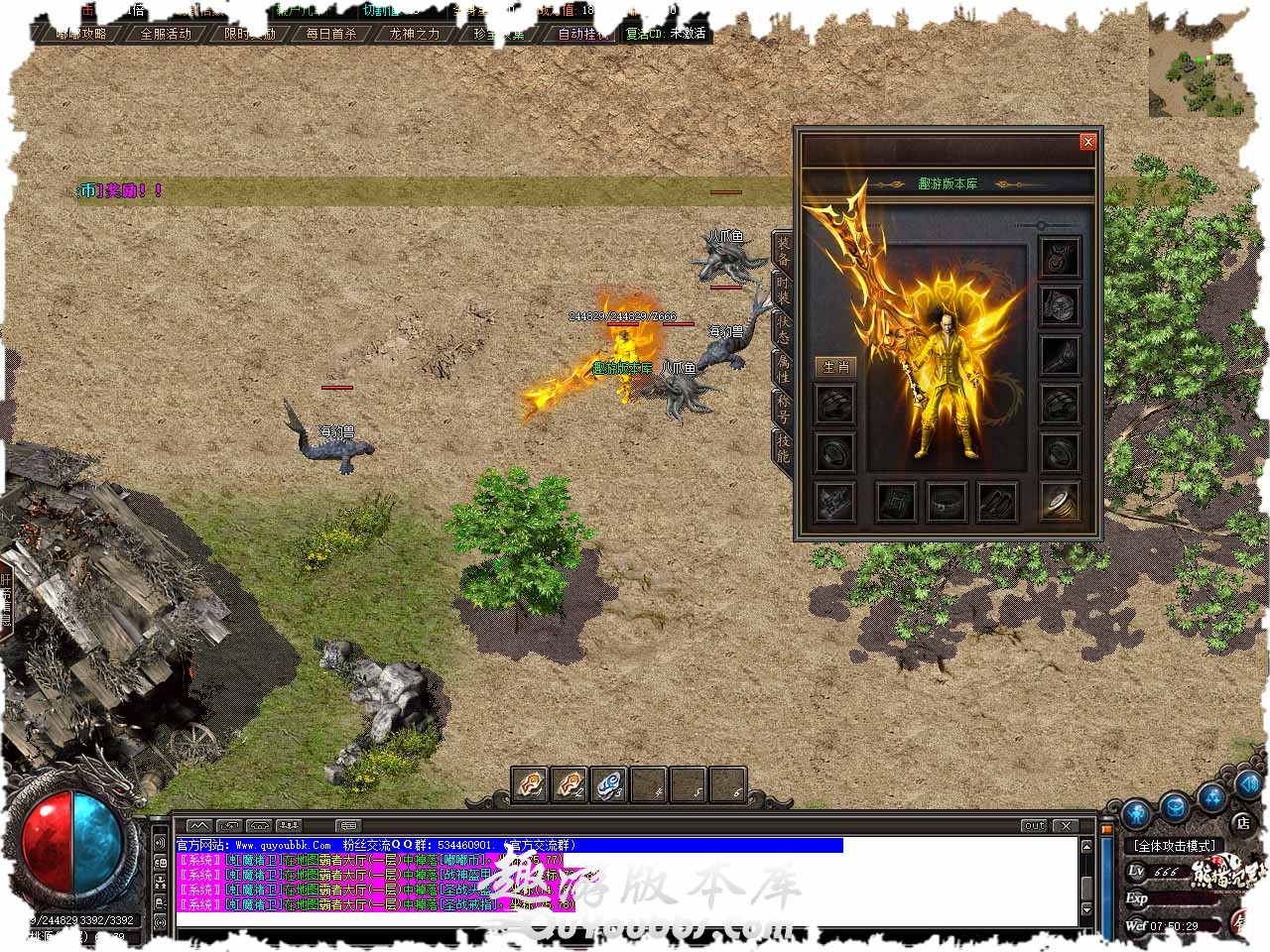Close the chat window with X button
The height and width of the screenshot is (952, 1270).
click(1066, 825)
